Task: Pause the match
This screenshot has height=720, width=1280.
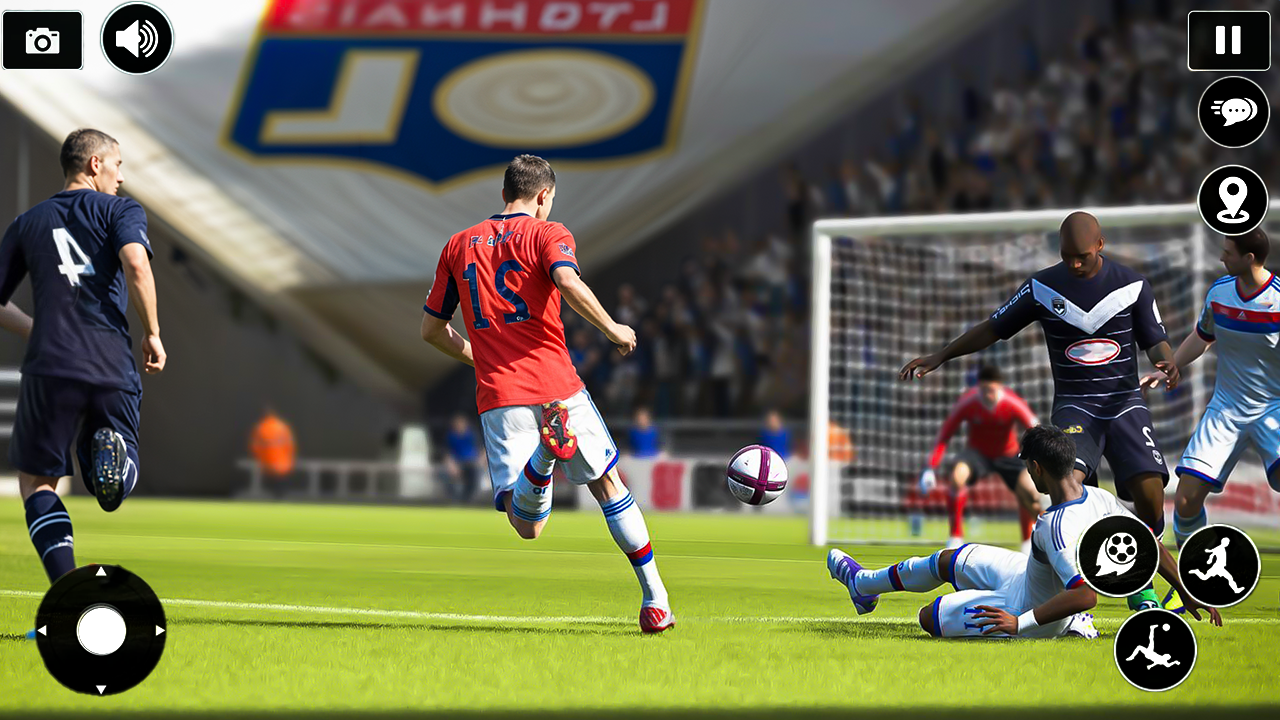Action: 1229,41
